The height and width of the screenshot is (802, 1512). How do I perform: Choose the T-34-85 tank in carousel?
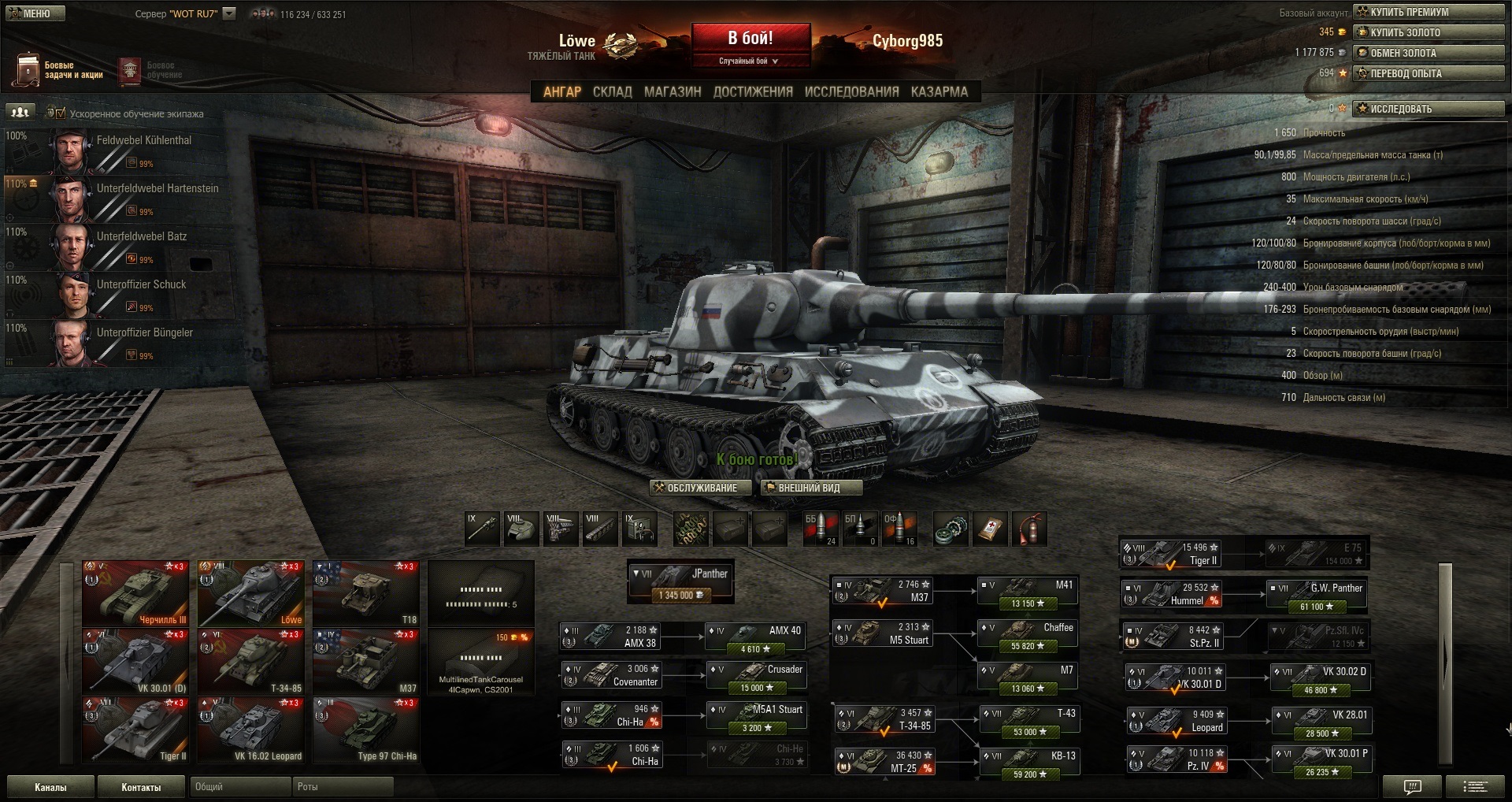pyautogui.click(x=250, y=662)
